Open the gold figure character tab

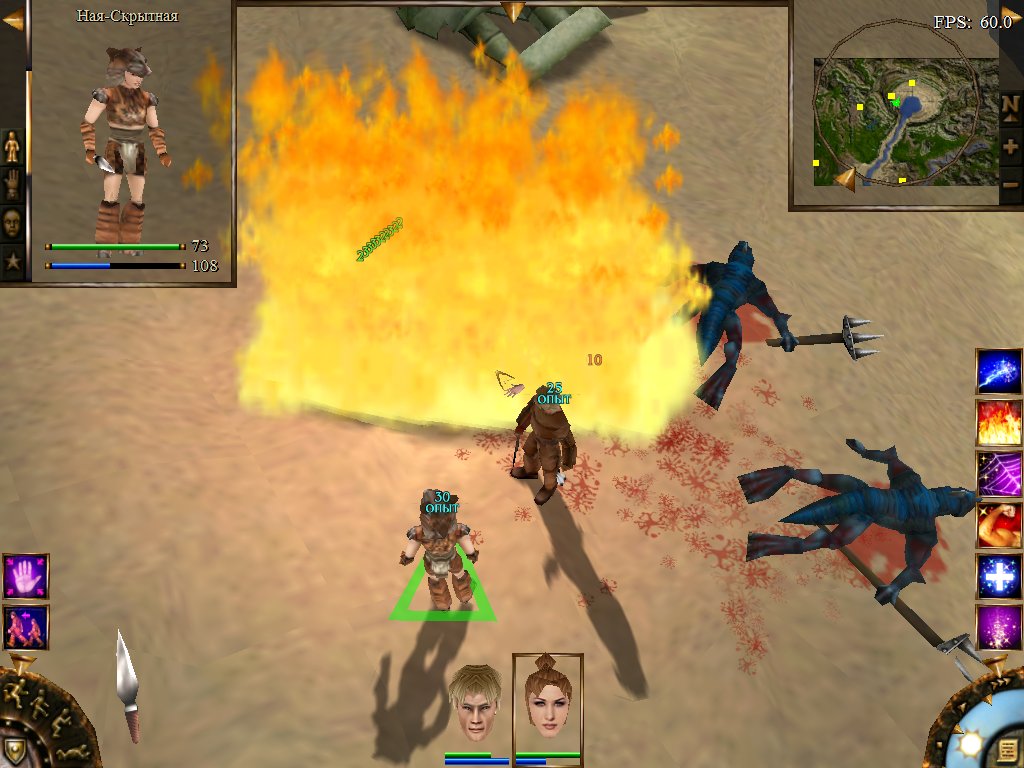click(x=12, y=147)
